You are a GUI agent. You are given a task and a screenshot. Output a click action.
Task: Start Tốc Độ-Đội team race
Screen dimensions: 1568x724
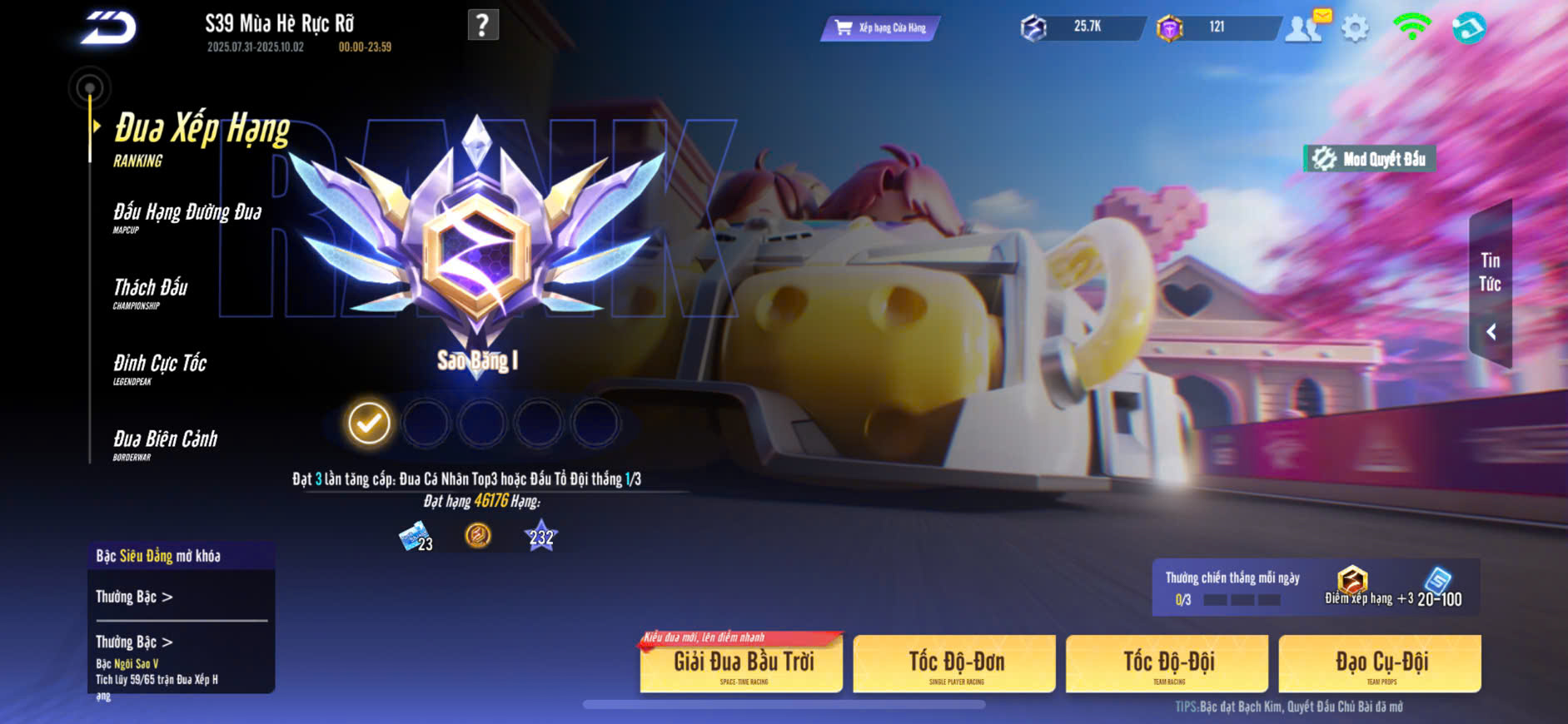(1167, 664)
